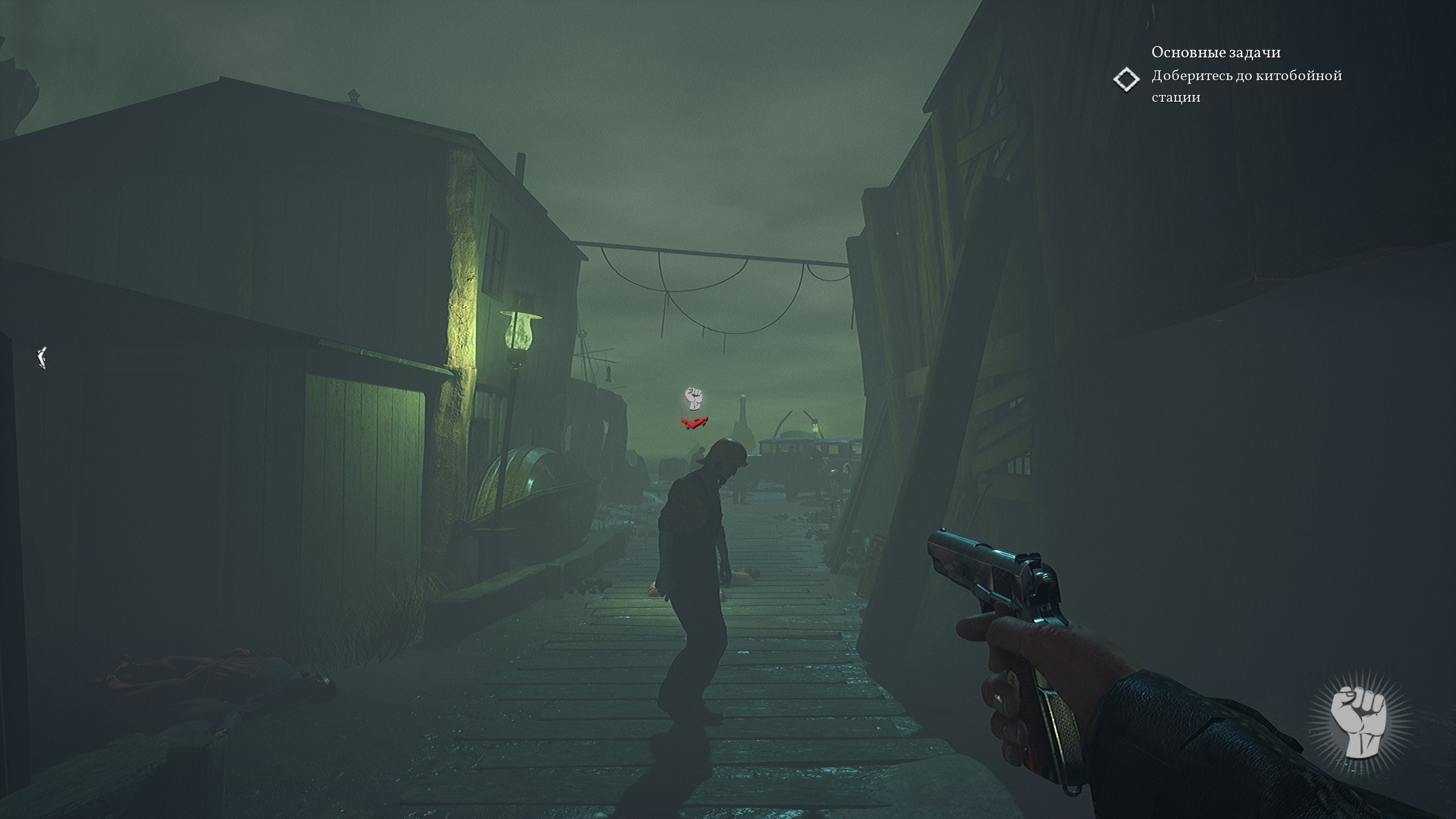The width and height of the screenshot is (1456, 819).
Task: Select the white offscreen indicator at the left edge
Action: coord(41,358)
